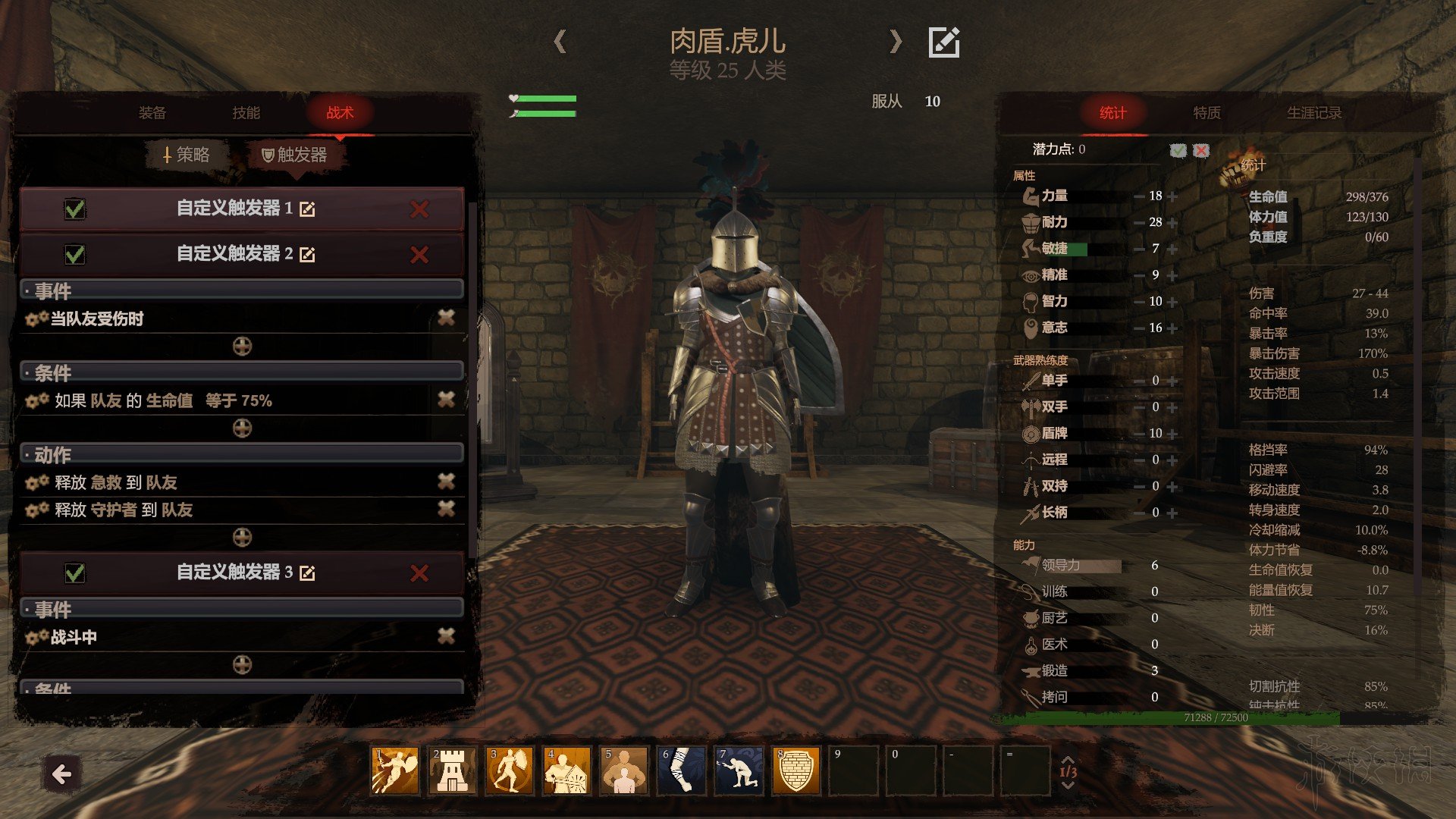
Task: Activate the brick shield skill in slot 8
Action: [795, 770]
